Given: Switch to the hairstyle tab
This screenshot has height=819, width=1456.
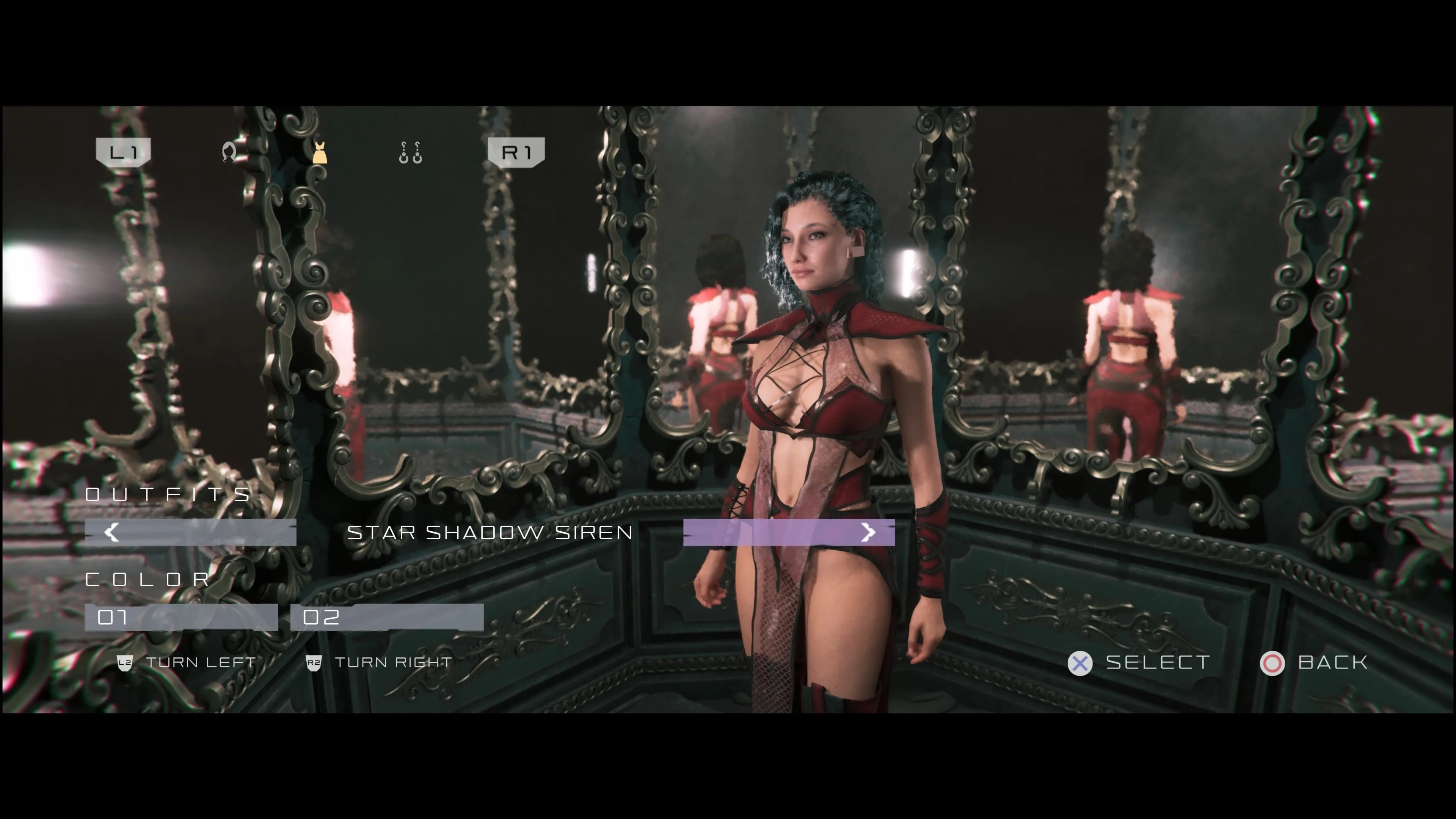Looking at the screenshot, I should click(x=229, y=152).
